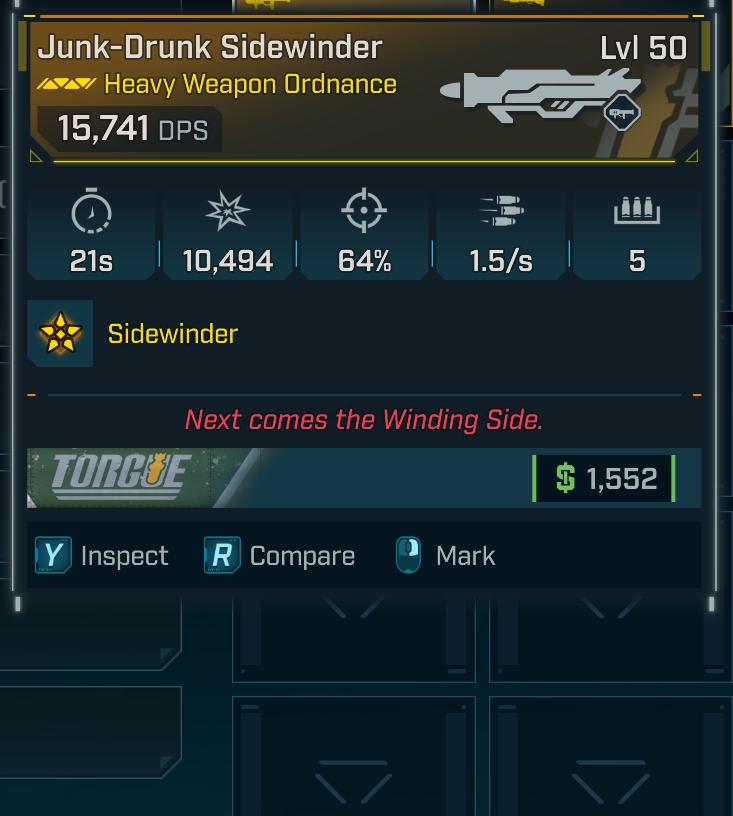The image size is (733, 816).
Task: Choose Inspect for the Junk-Drunk Sidewinder
Action: [102, 556]
